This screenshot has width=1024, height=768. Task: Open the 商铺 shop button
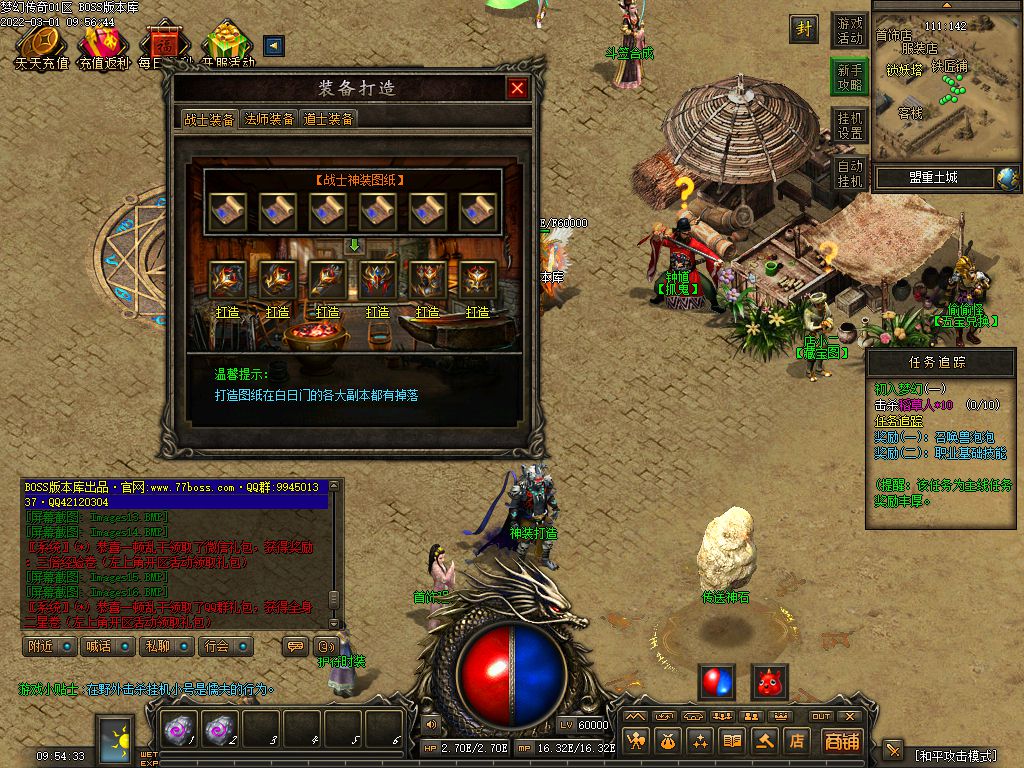(842, 741)
